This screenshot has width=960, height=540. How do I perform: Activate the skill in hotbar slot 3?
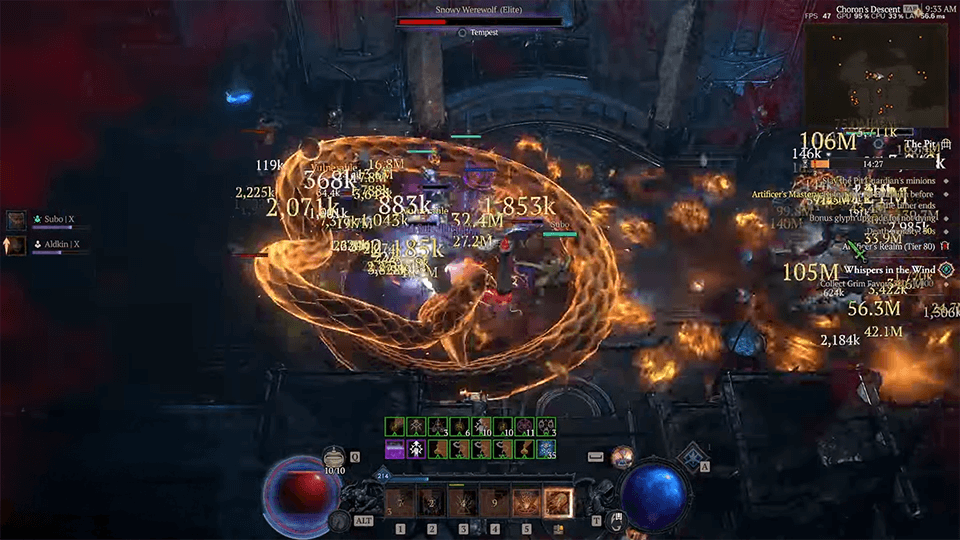[x=462, y=502]
